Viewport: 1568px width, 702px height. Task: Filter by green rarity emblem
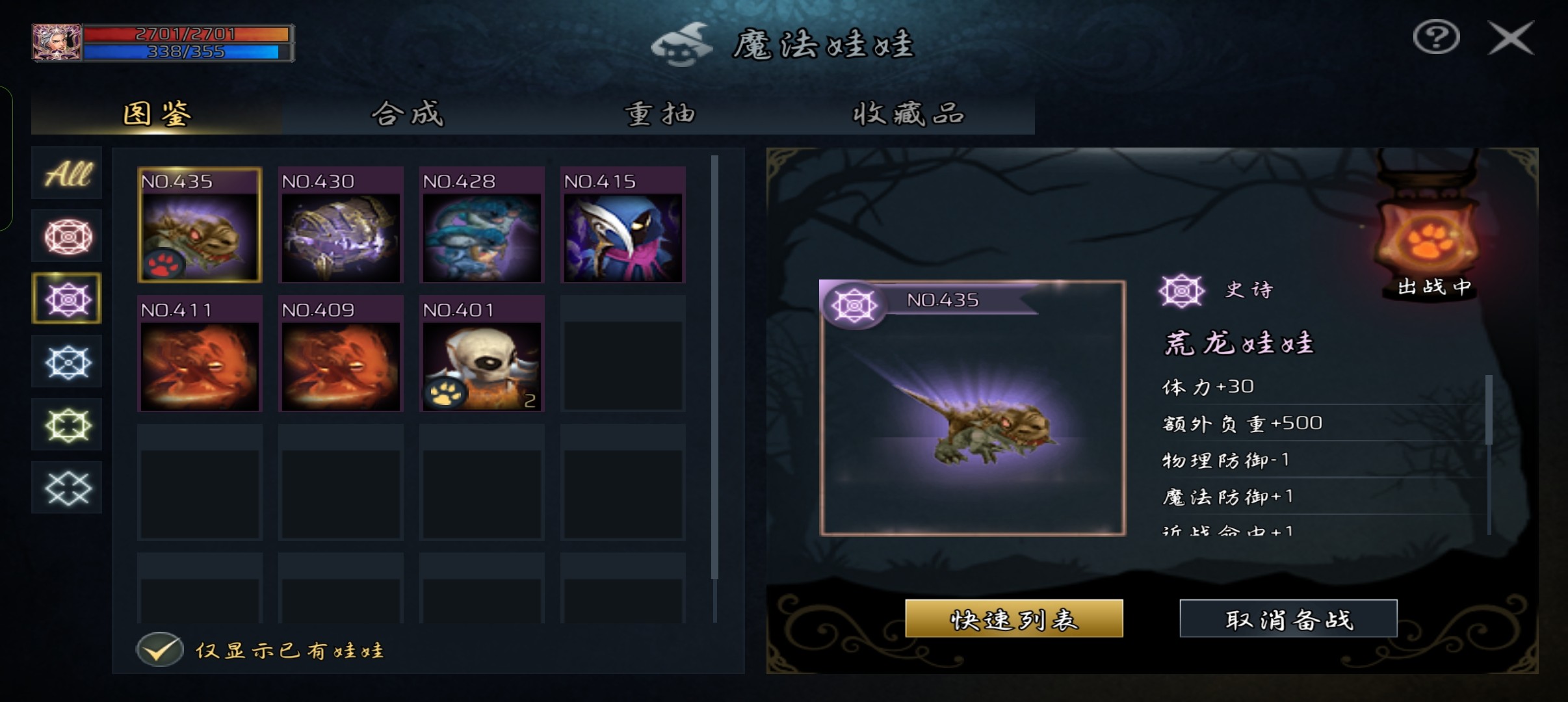tap(67, 425)
